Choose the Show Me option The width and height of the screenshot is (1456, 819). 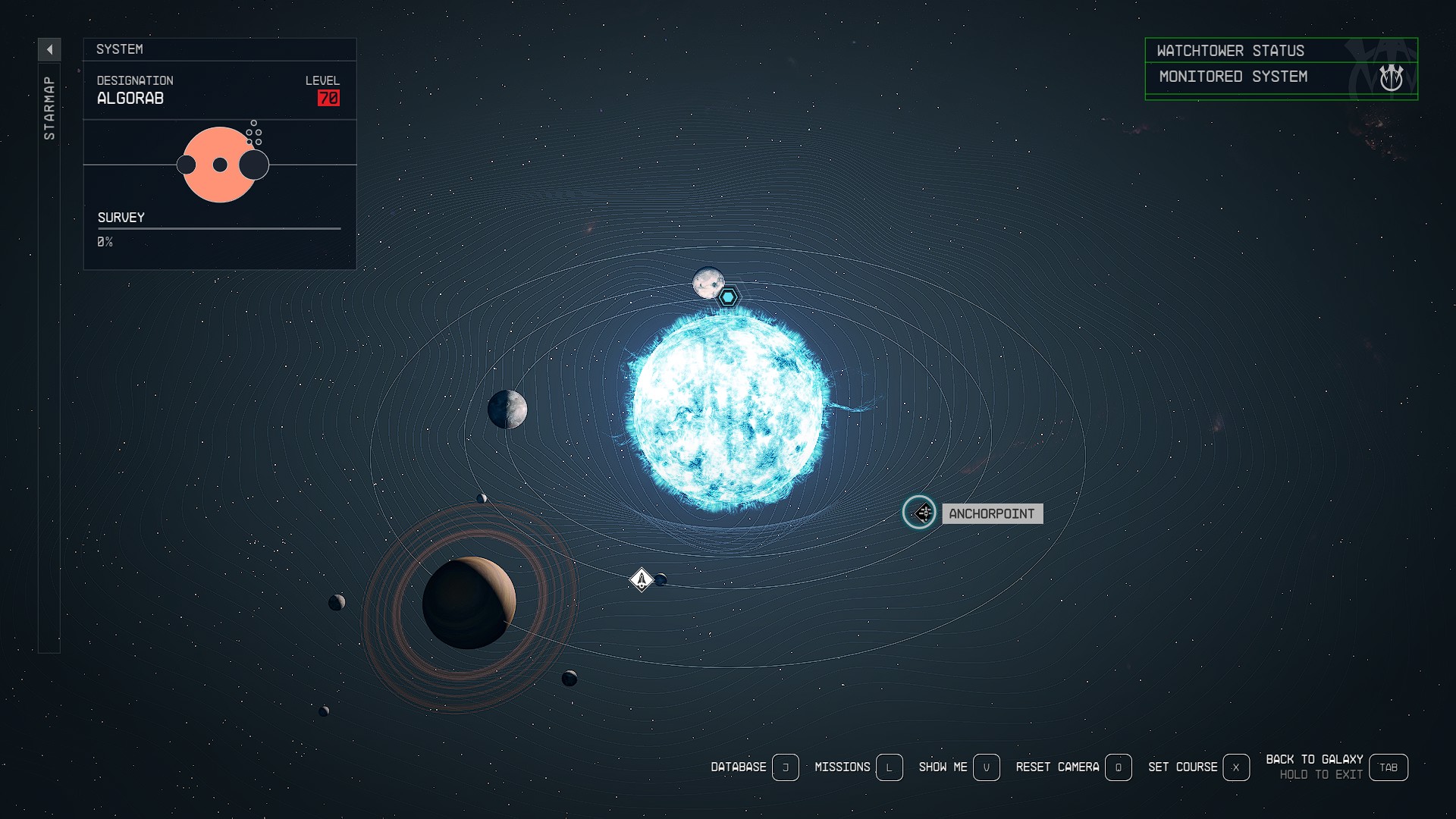pyautogui.click(x=986, y=767)
